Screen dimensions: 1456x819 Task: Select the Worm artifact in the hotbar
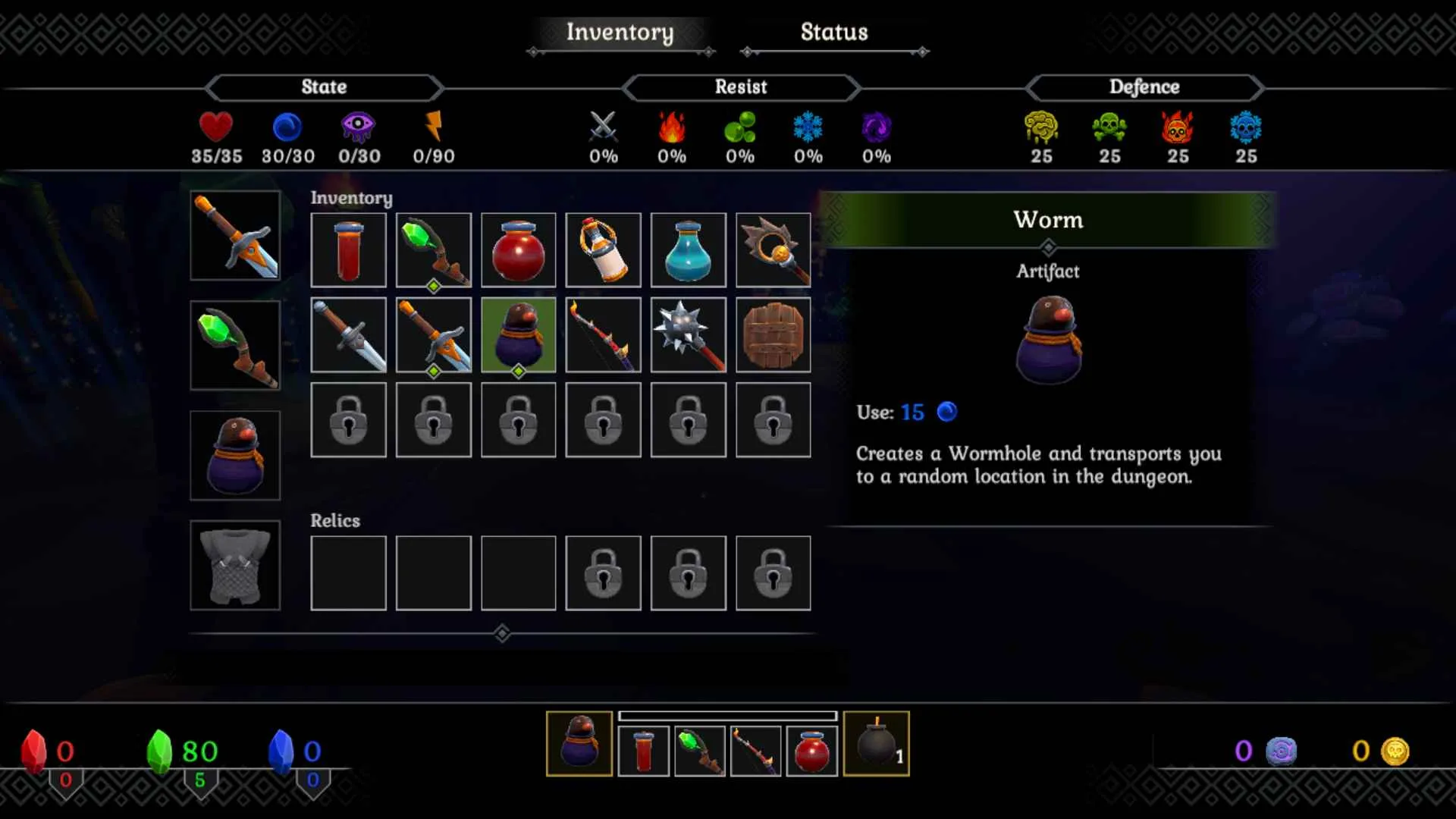coord(579,744)
